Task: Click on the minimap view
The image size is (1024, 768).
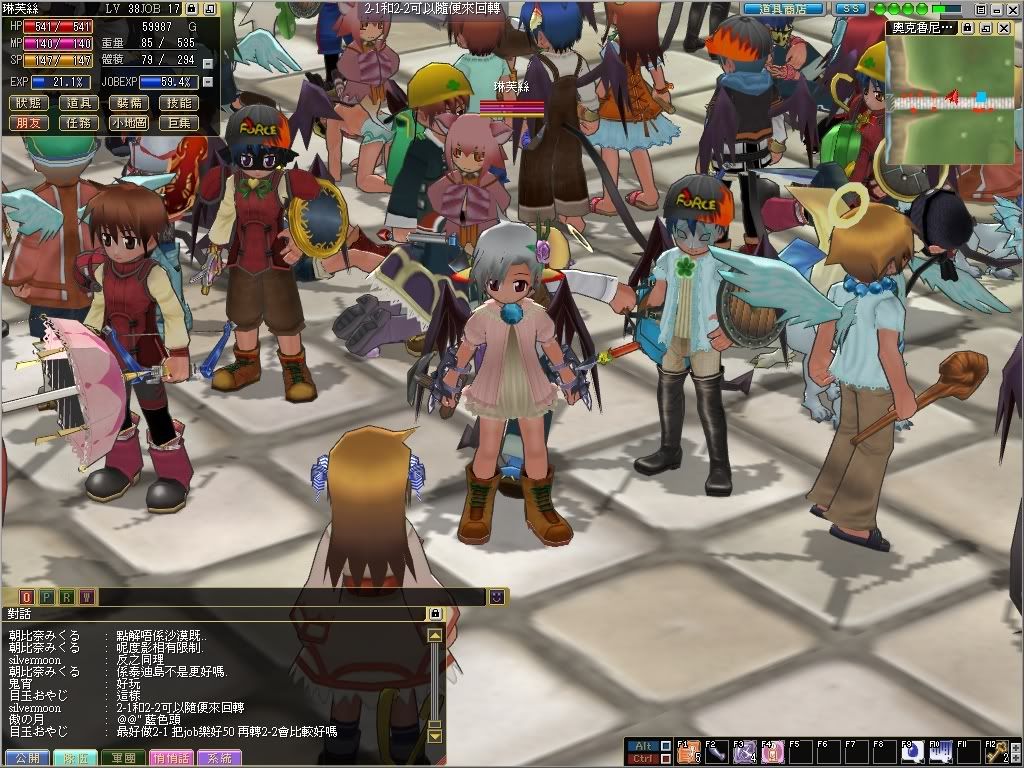Action: 949,98
